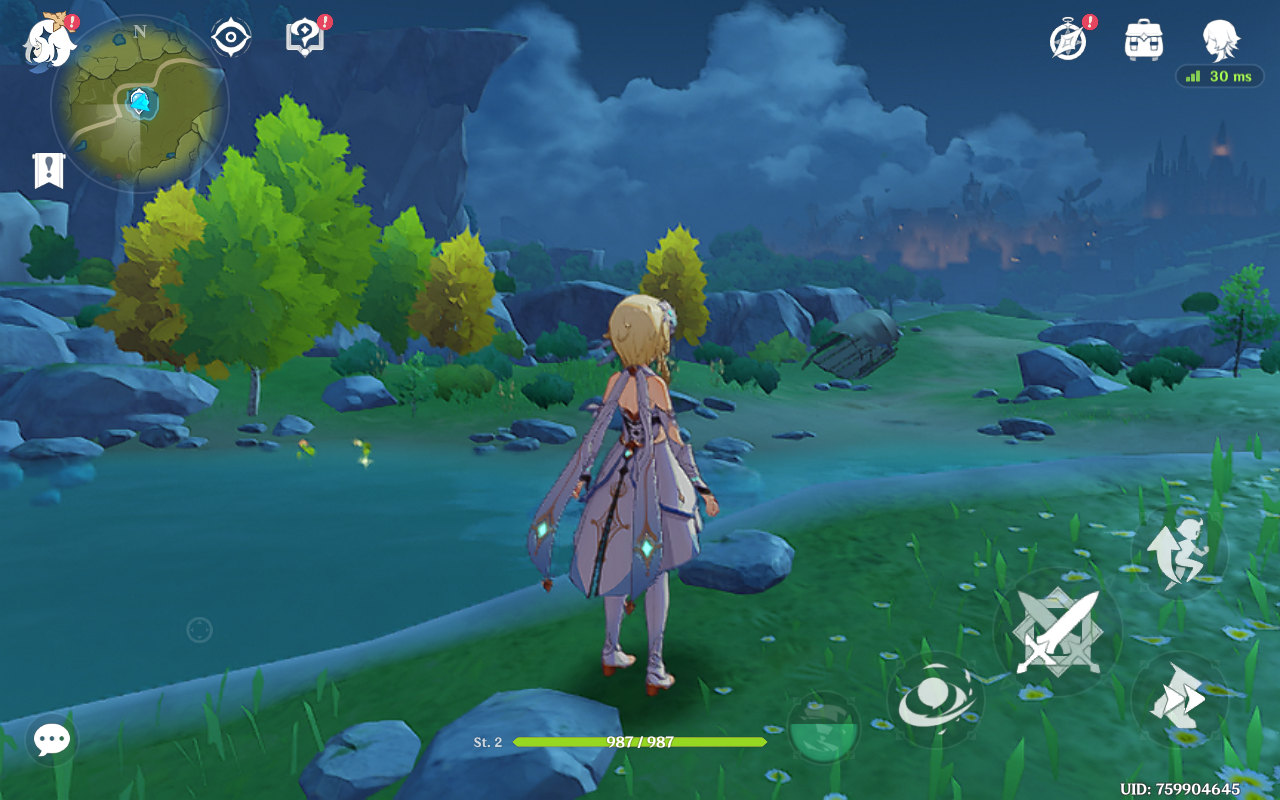This screenshot has width=1280, height=800.
Task: Open the quest bookmark icon
Action: point(48,171)
